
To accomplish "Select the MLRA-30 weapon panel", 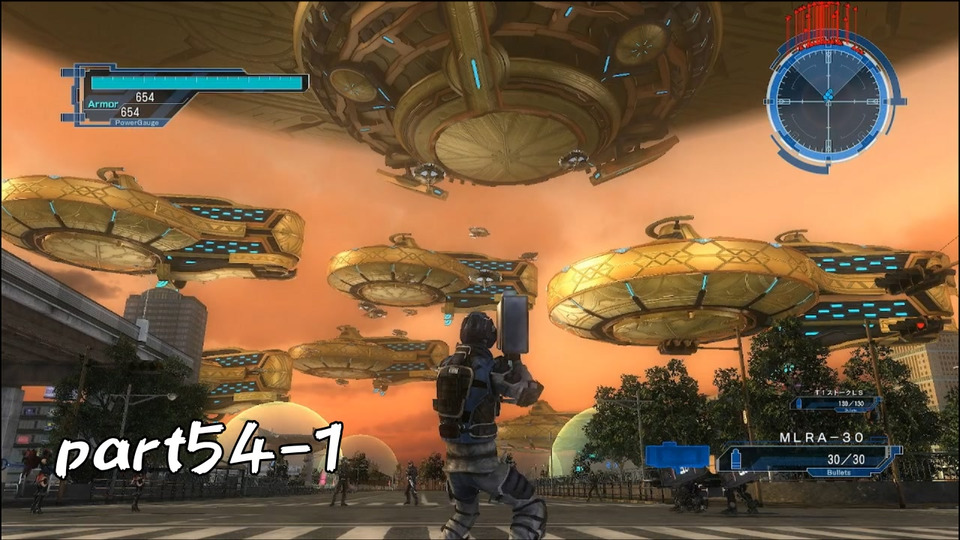I will coord(813,458).
